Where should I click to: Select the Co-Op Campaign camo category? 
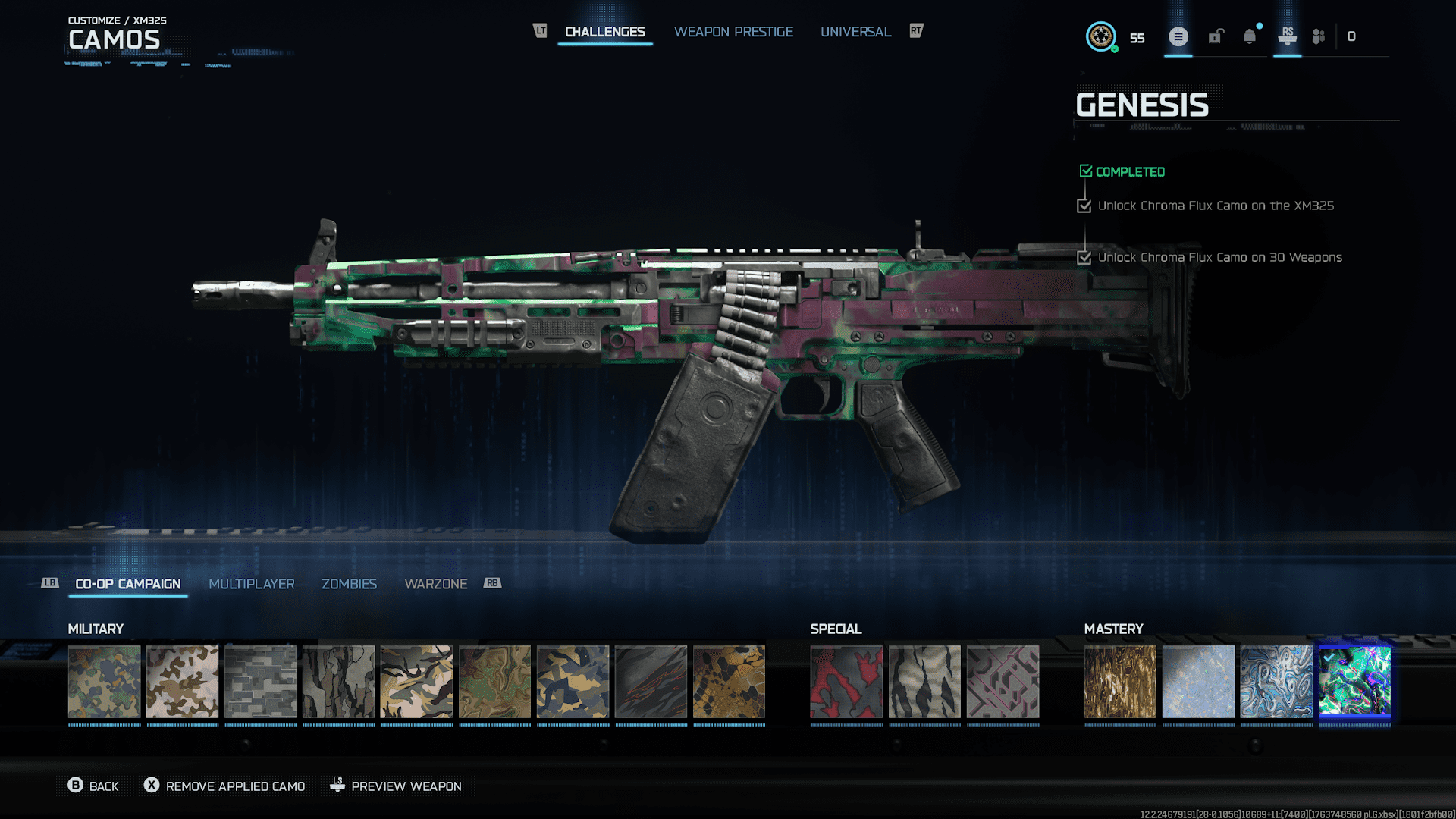click(x=127, y=584)
